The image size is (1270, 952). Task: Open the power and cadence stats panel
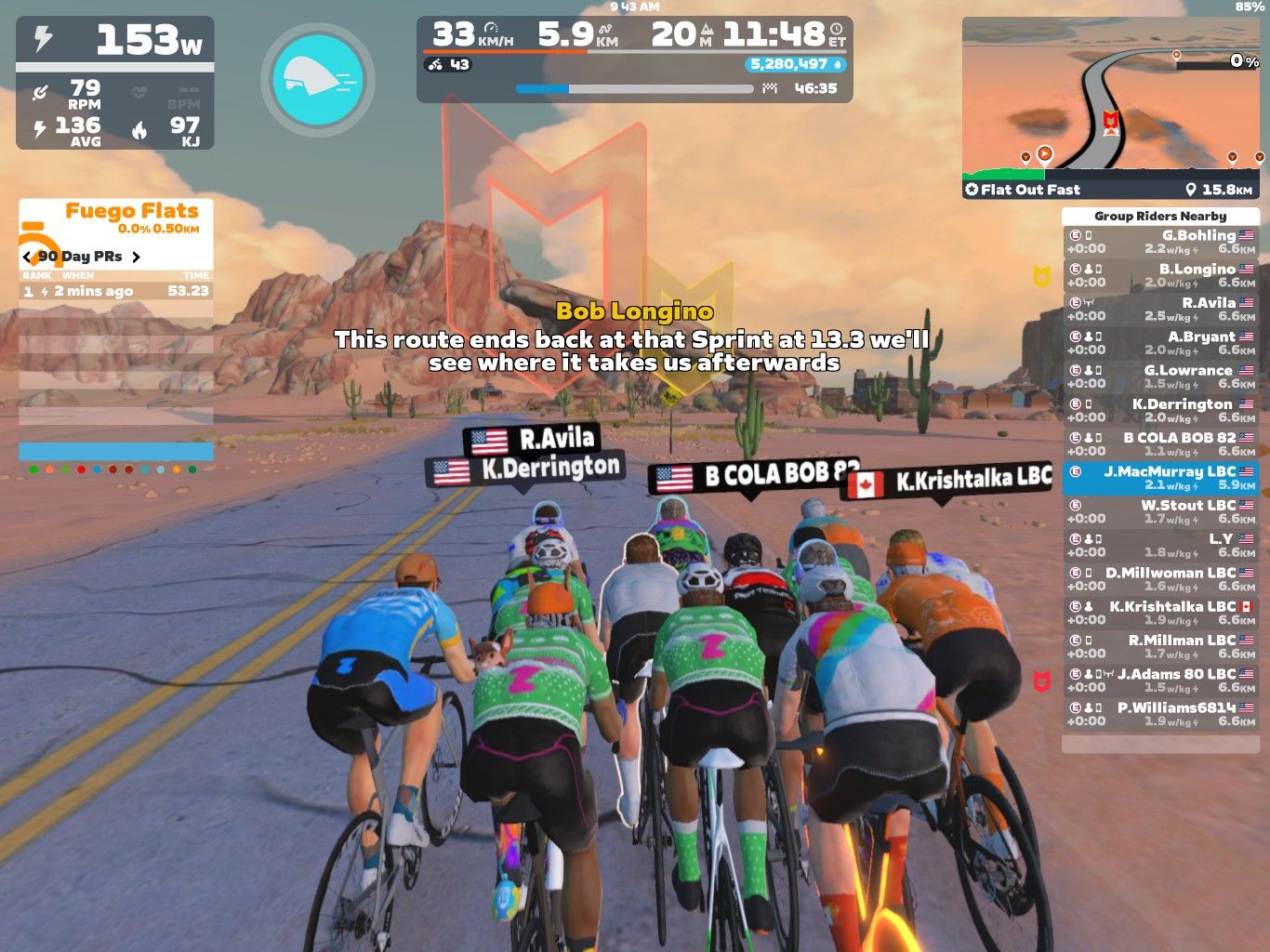(x=115, y=84)
